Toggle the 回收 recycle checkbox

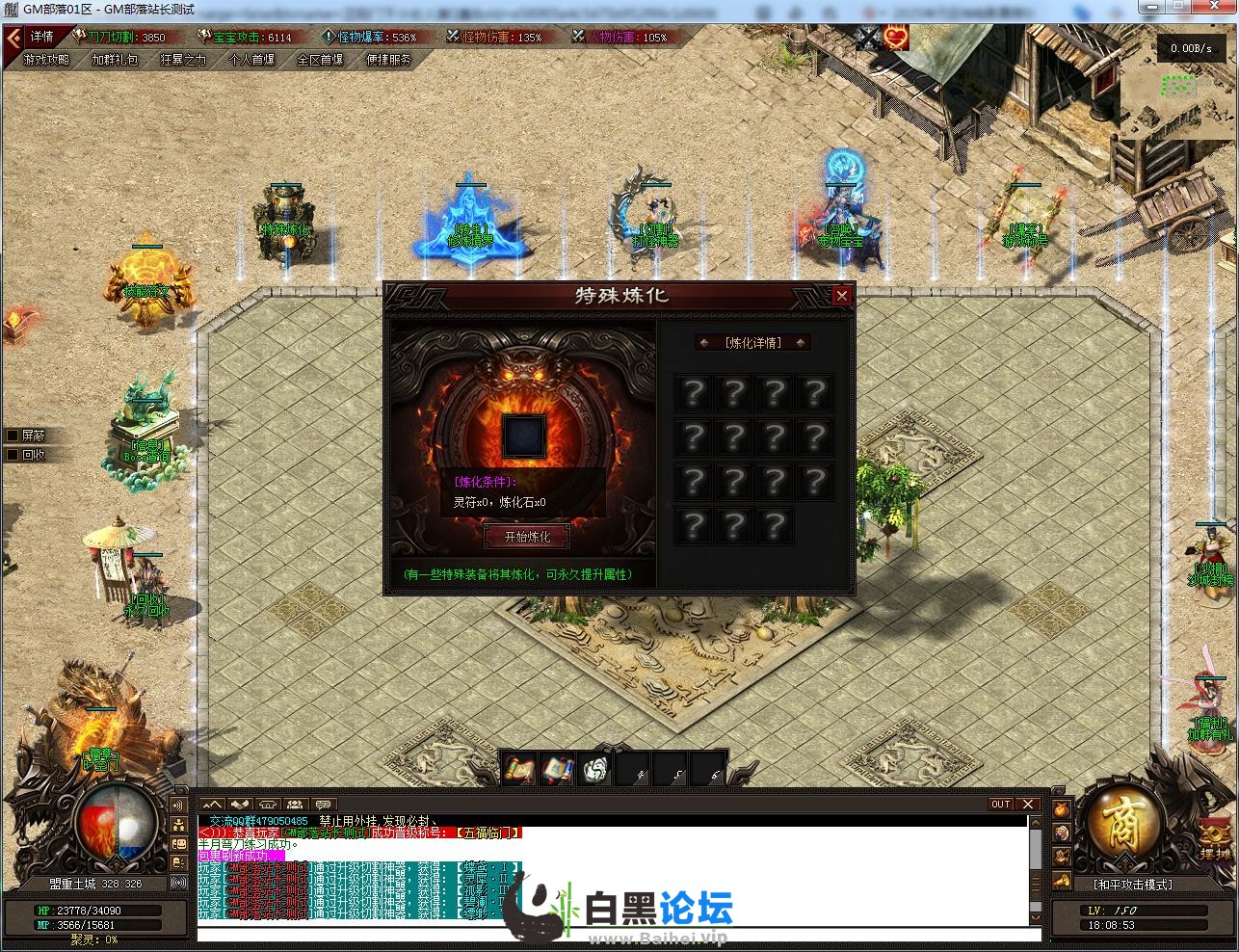[x=13, y=455]
